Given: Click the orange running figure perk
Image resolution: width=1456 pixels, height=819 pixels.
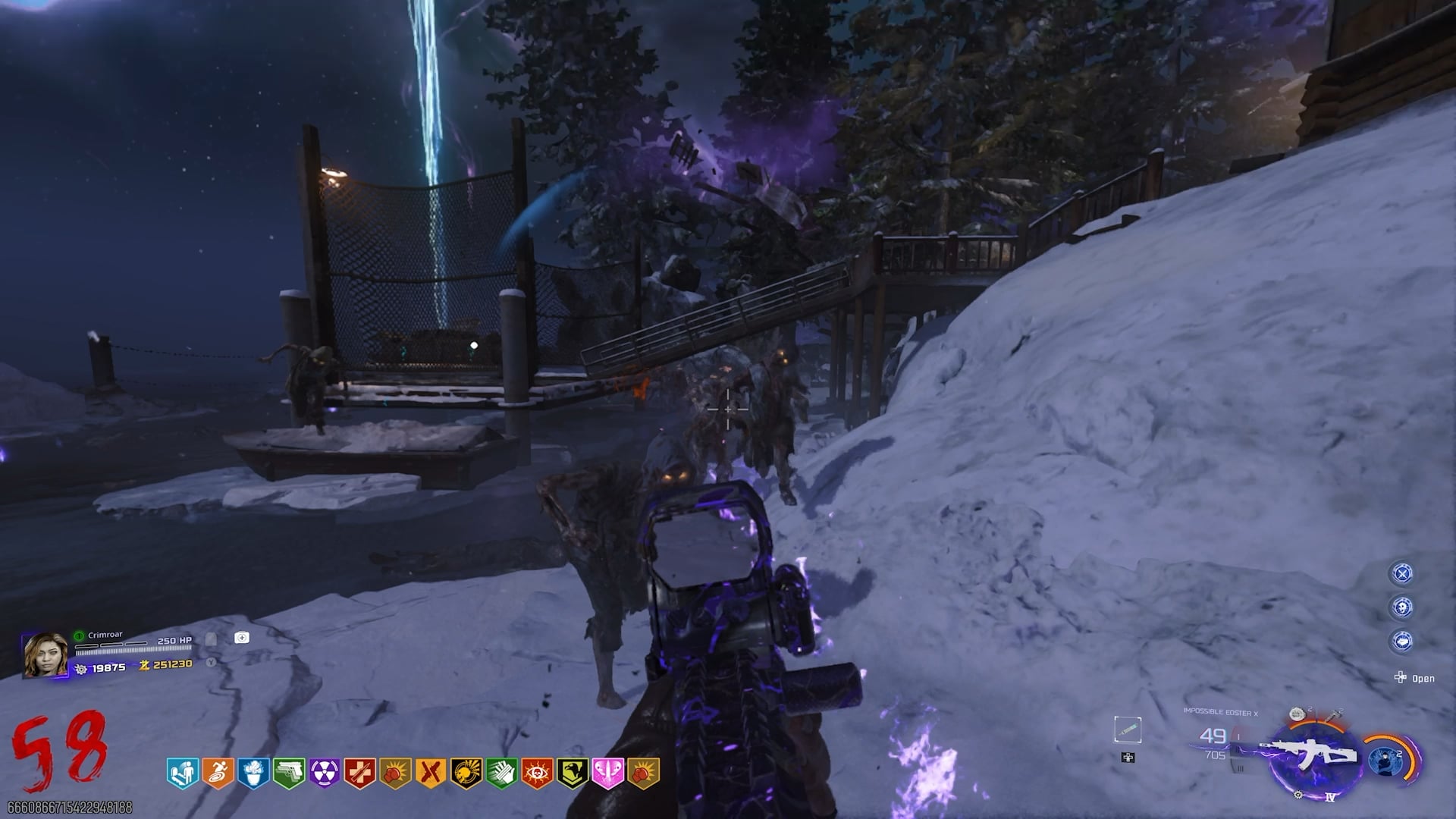Looking at the screenshot, I should click(x=218, y=773).
